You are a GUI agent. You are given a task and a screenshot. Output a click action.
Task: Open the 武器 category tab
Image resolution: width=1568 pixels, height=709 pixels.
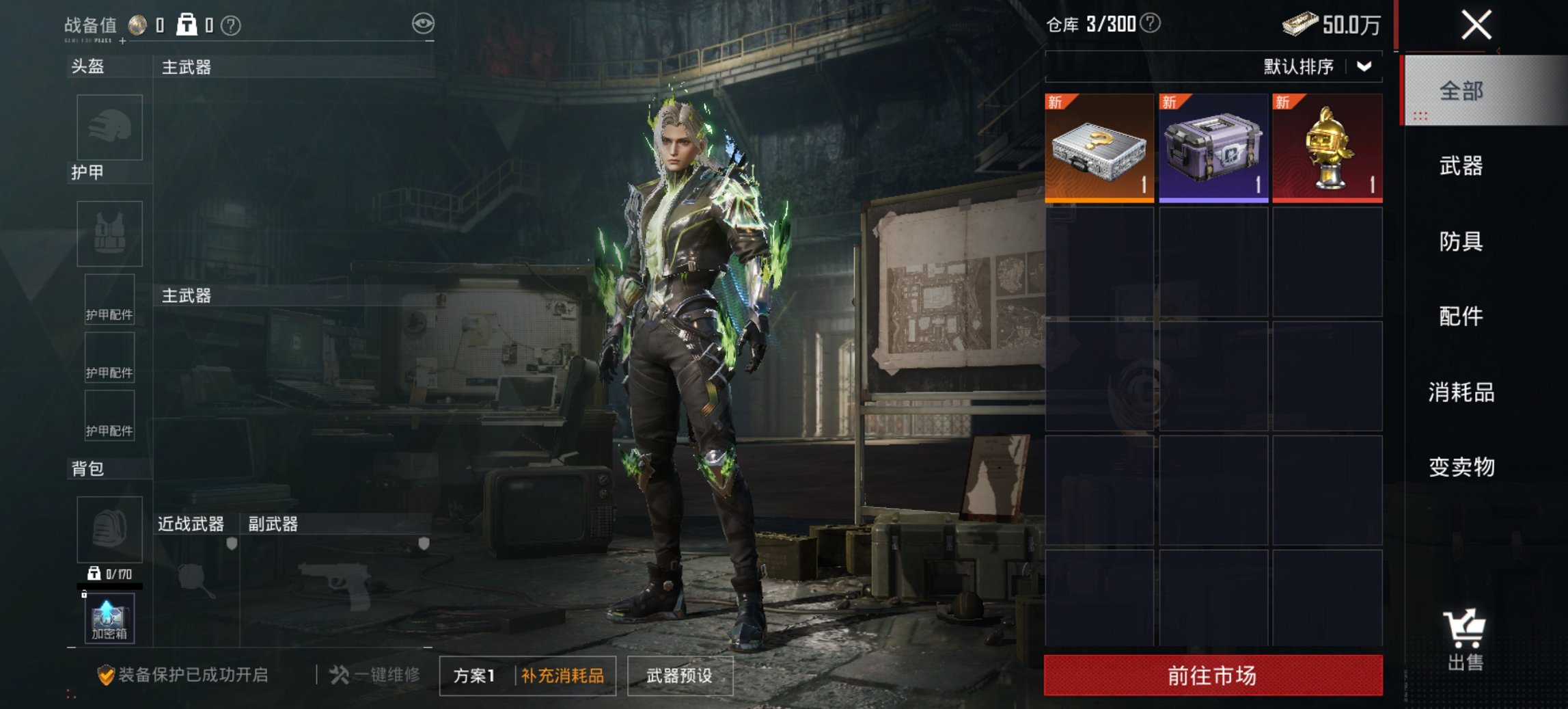click(x=1461, y=166)
